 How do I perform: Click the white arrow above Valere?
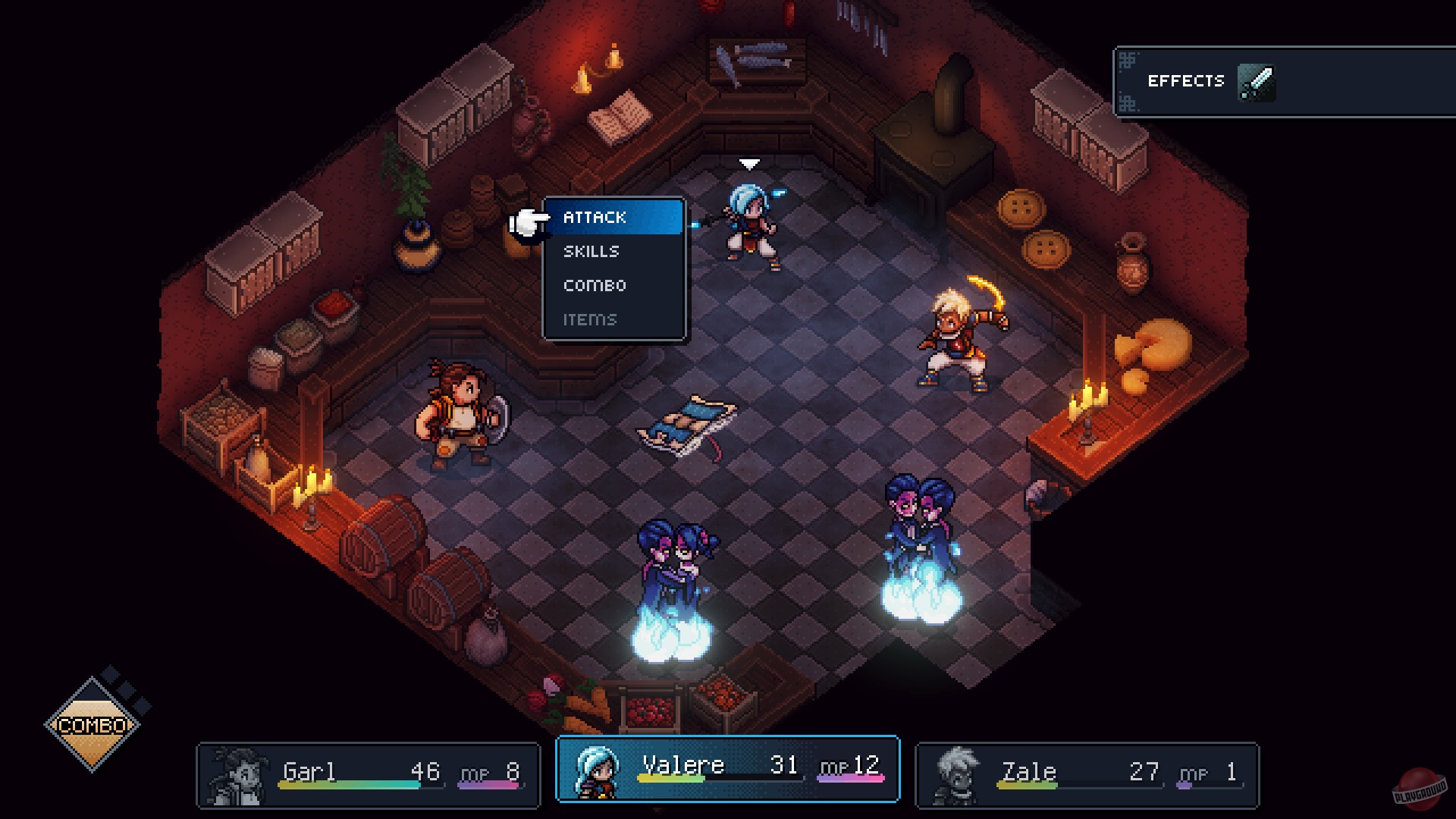pyautogui.click(x=750, y=162)
